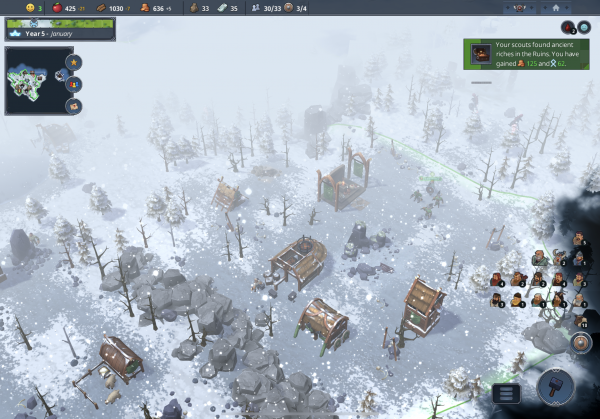This screenshot has width=600, height=419.
Task: Open the scroll button beside the minimap
Action: coord(74,104)
